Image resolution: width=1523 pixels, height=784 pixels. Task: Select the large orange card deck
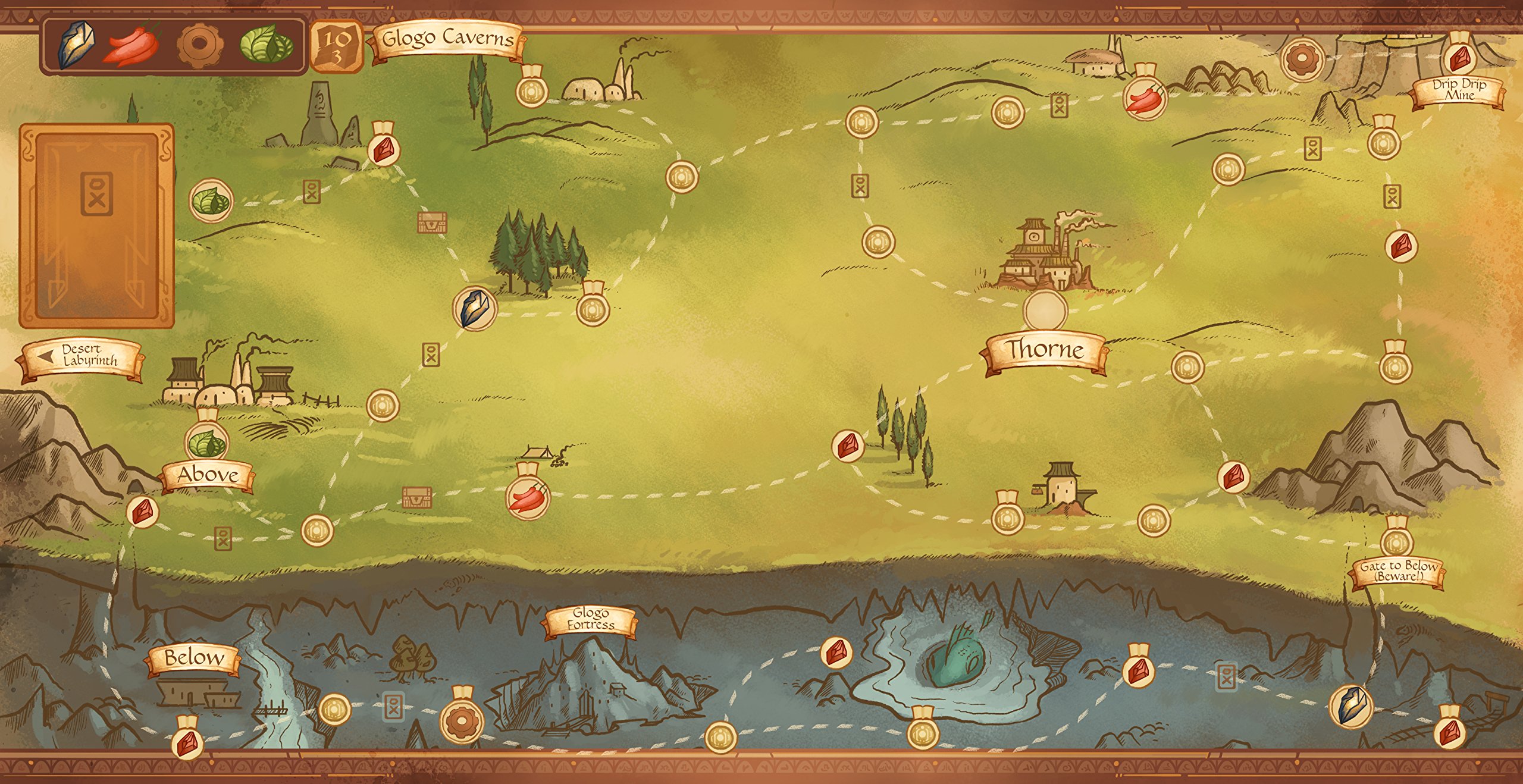(x=96, y=225)
